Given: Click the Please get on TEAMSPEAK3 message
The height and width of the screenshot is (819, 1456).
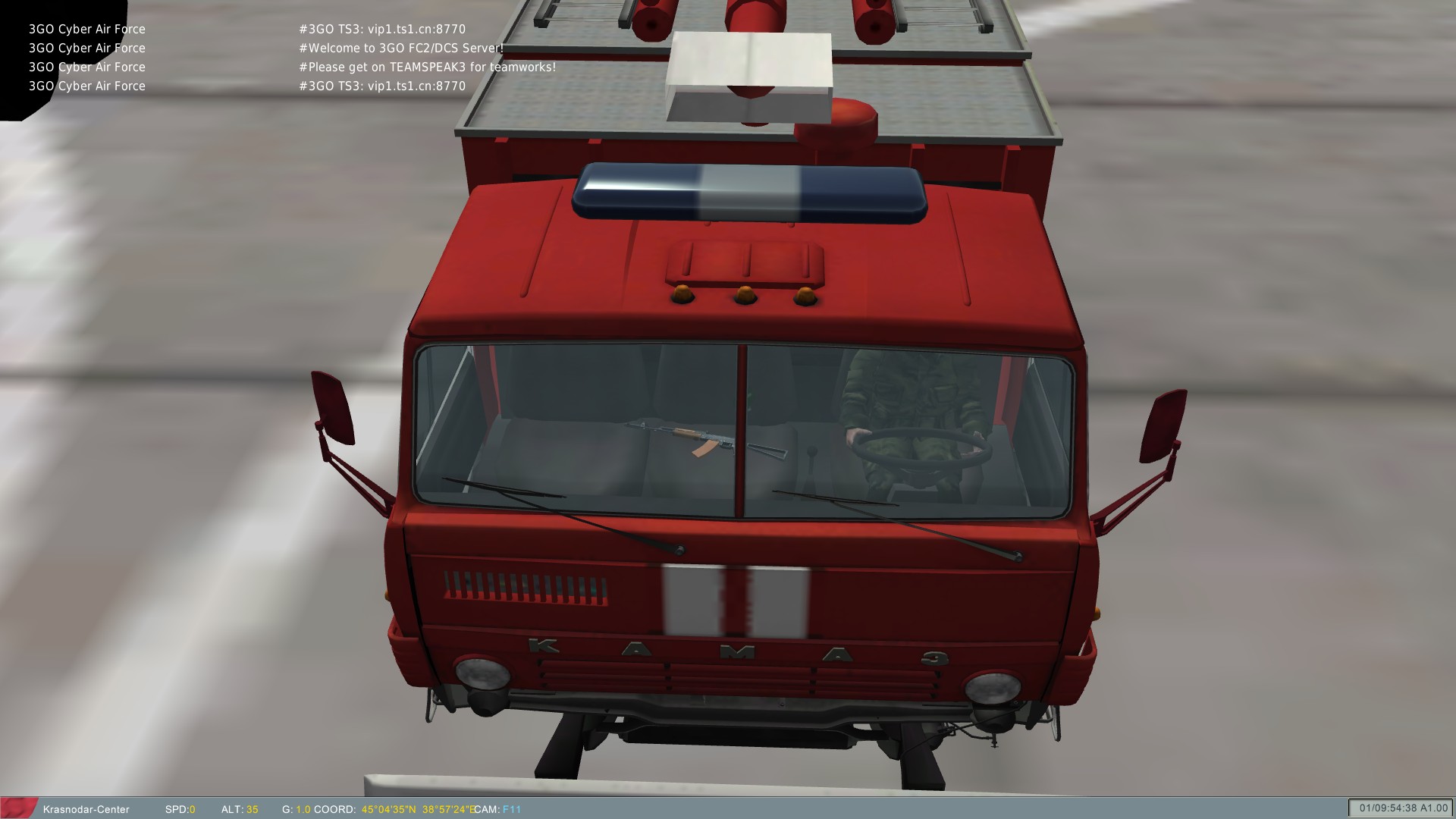Looking at the screenshot, I should [427, 67].
